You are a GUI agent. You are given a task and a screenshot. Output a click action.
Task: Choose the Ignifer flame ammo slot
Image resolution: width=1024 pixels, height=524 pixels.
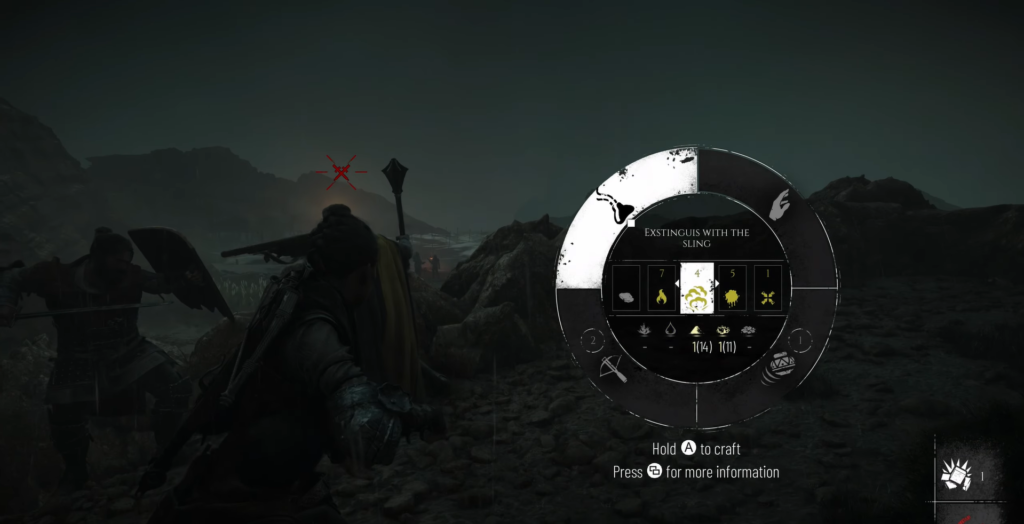click(x=660, y=296)
